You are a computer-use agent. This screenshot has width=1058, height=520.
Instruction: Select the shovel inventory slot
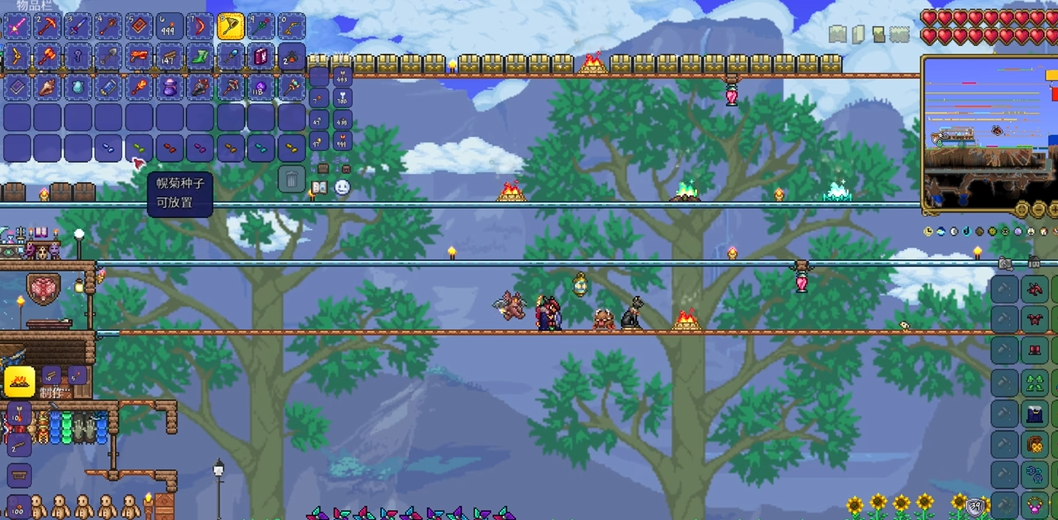coord(109,56)
